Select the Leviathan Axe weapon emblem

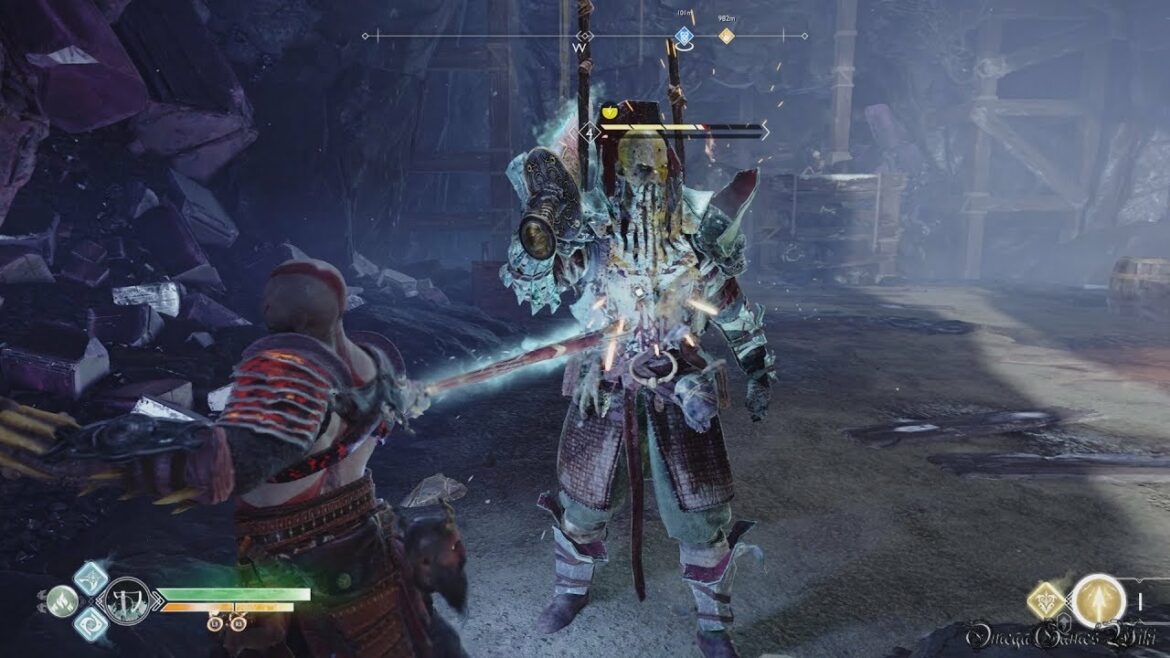(x=127, y=601)
